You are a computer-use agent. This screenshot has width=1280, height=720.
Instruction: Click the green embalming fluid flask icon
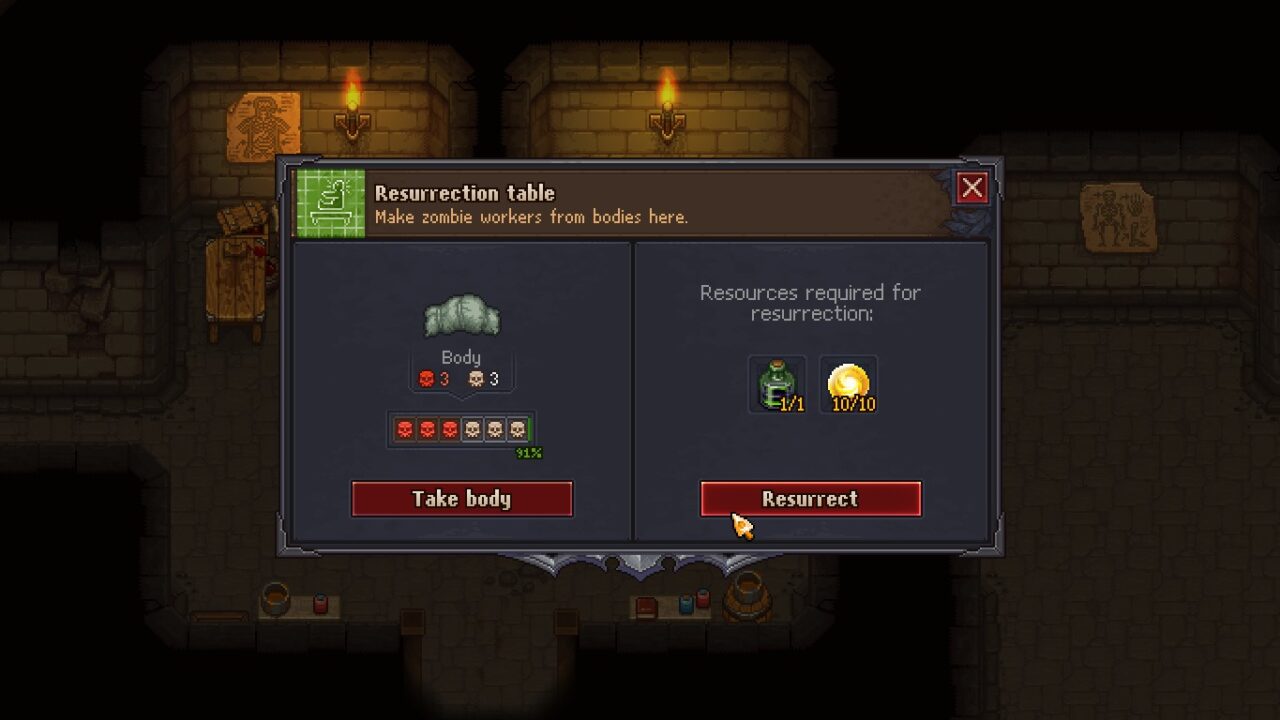coord(776,383)
